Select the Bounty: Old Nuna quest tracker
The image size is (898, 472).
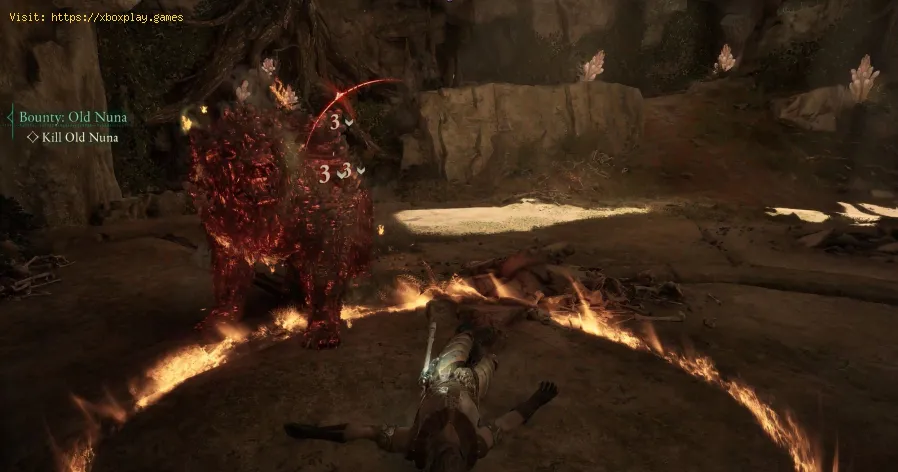(x=72, y=117)
